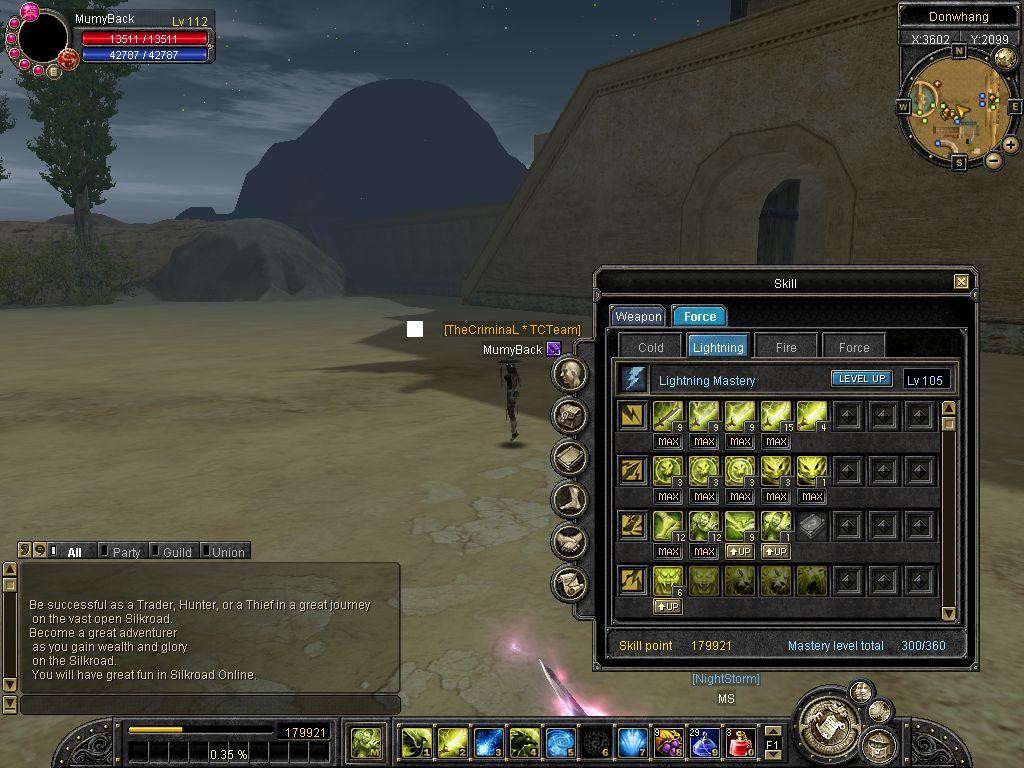Open the Cold mastery tab
1024x768 pixels.
coord(650,347)
